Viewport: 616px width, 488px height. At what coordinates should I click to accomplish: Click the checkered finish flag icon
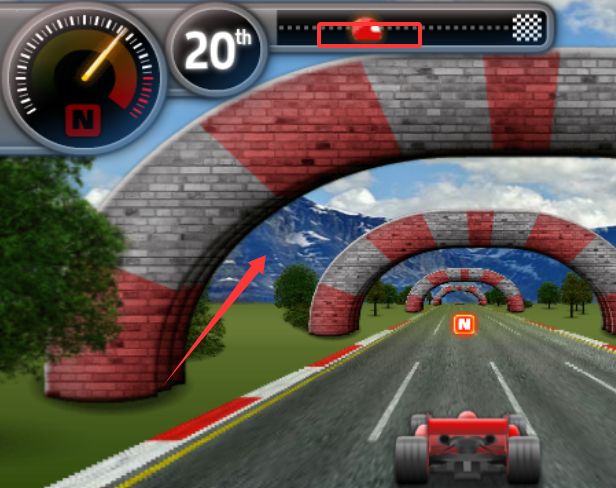(x=527, y=28)
